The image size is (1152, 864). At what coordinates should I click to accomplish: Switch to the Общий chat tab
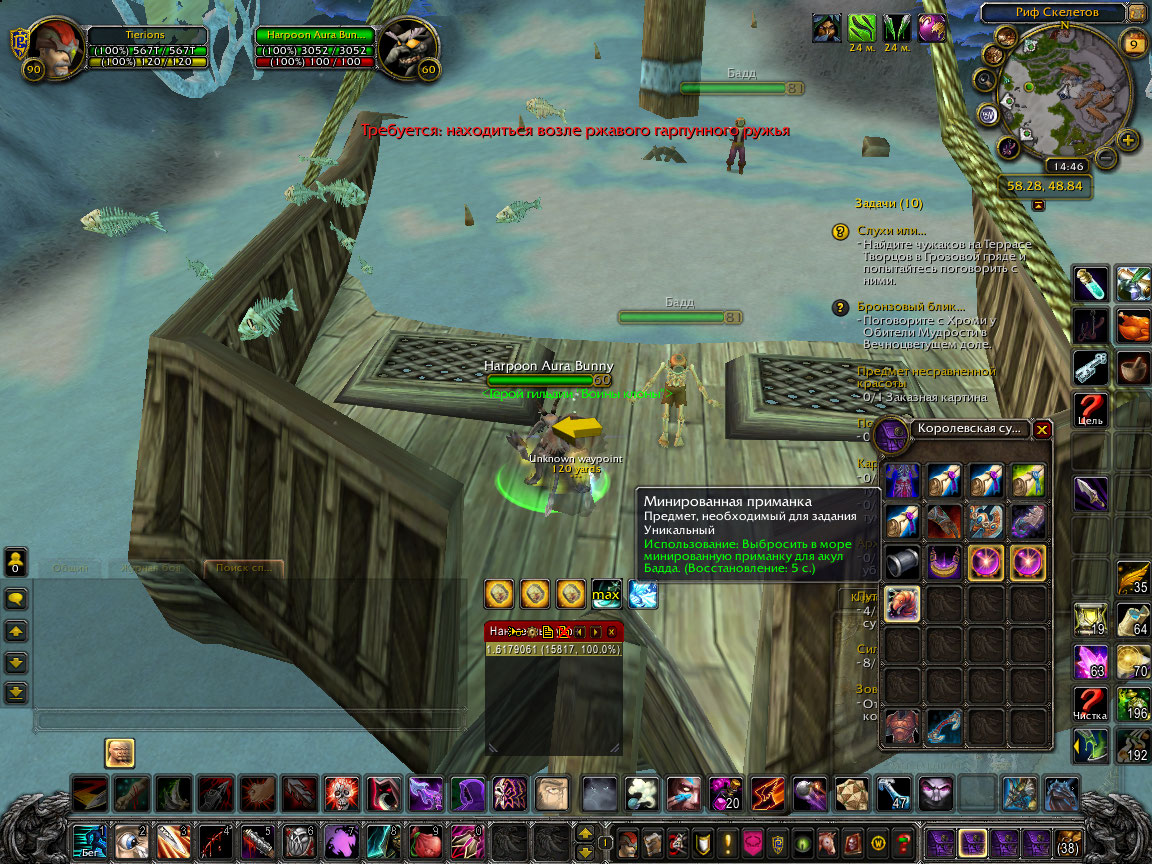coord(69,568)
